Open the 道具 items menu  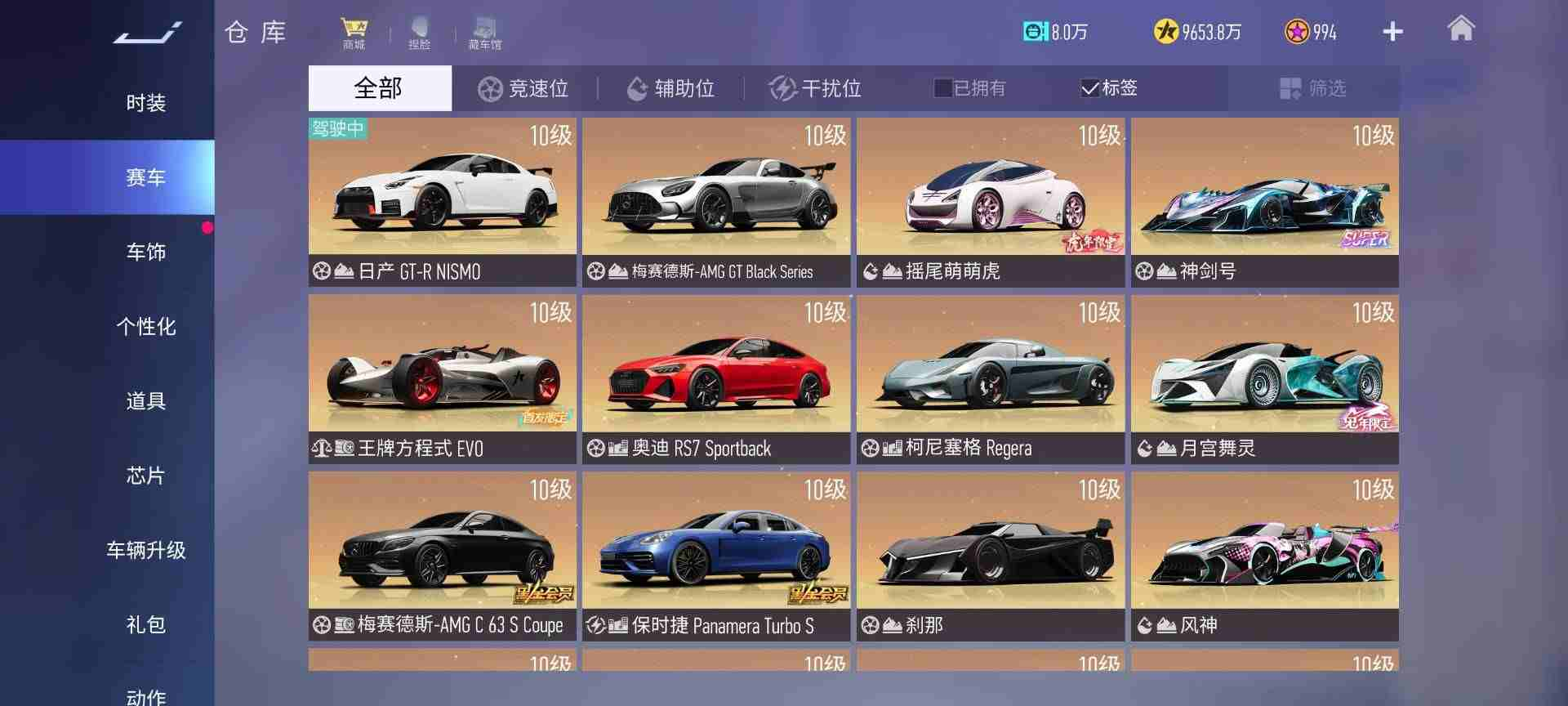(x=145, y=400)
